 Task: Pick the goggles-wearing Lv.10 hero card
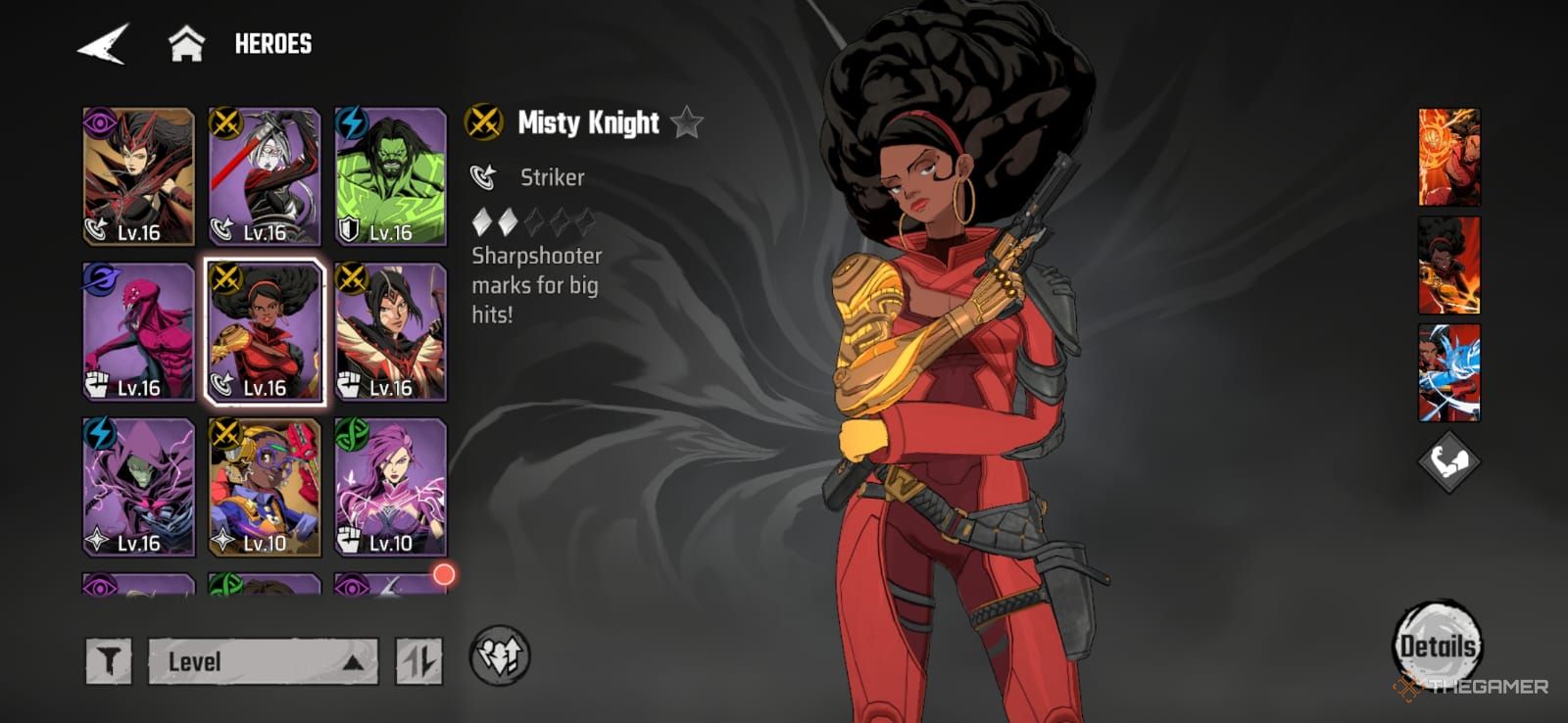click(265, 487)
